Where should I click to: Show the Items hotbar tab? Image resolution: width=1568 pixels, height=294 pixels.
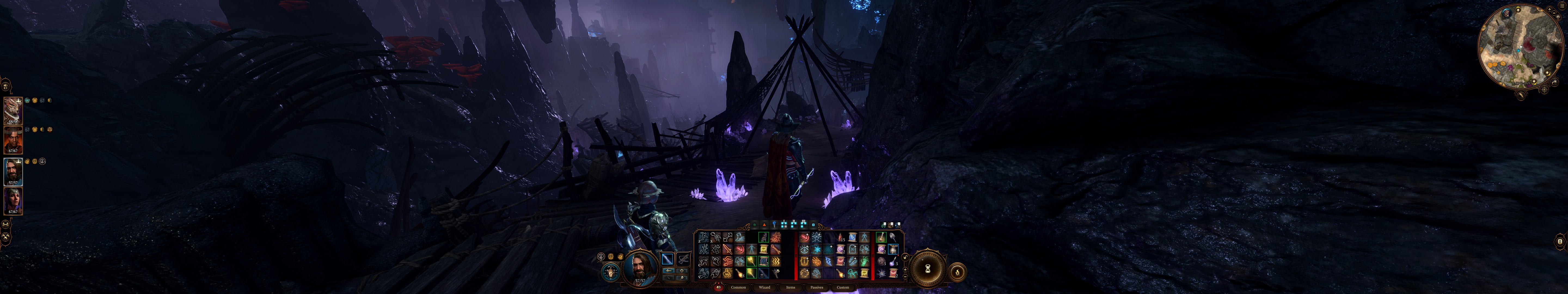coord(791,287)
